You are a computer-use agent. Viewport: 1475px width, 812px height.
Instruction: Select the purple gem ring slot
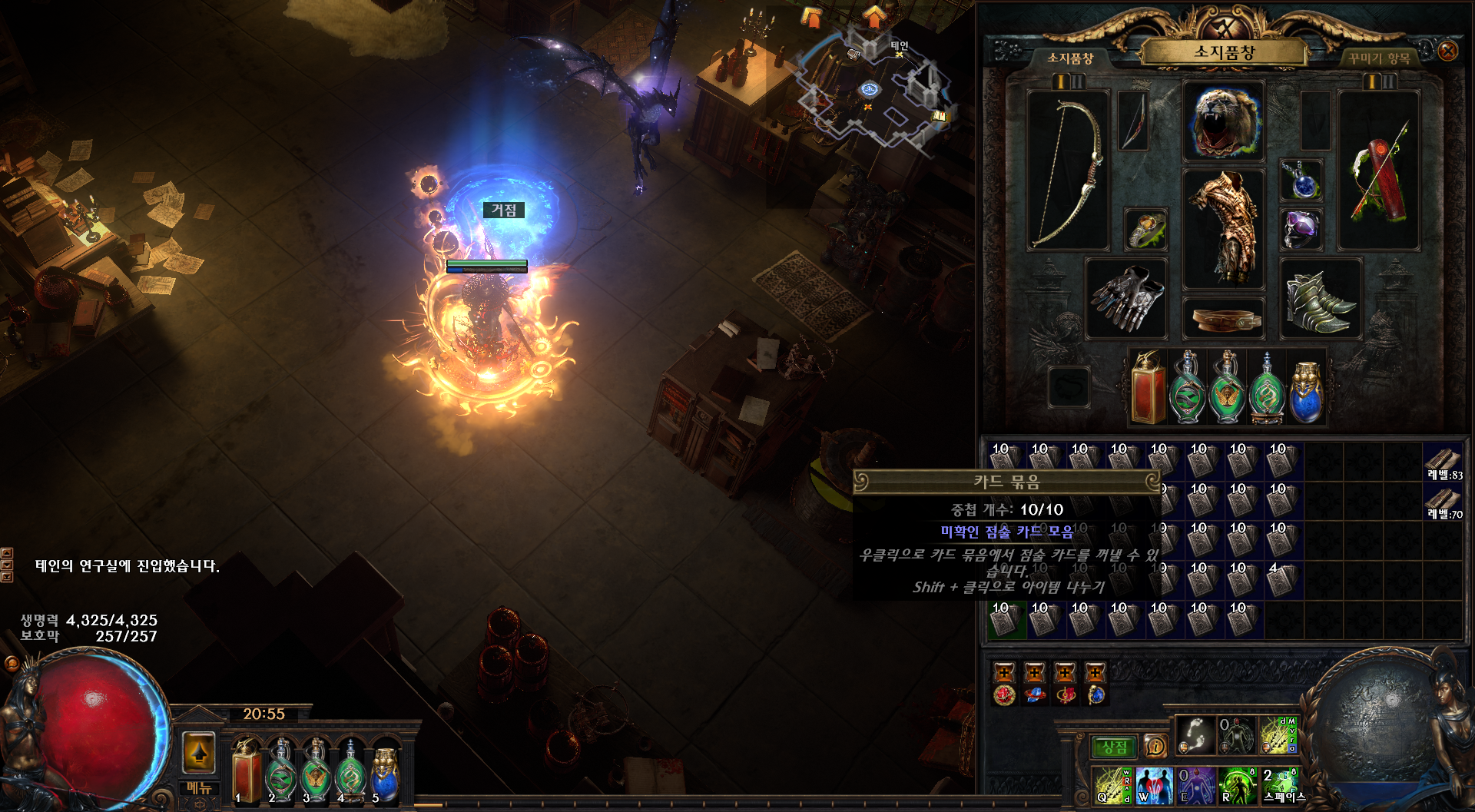point(1301,229)
